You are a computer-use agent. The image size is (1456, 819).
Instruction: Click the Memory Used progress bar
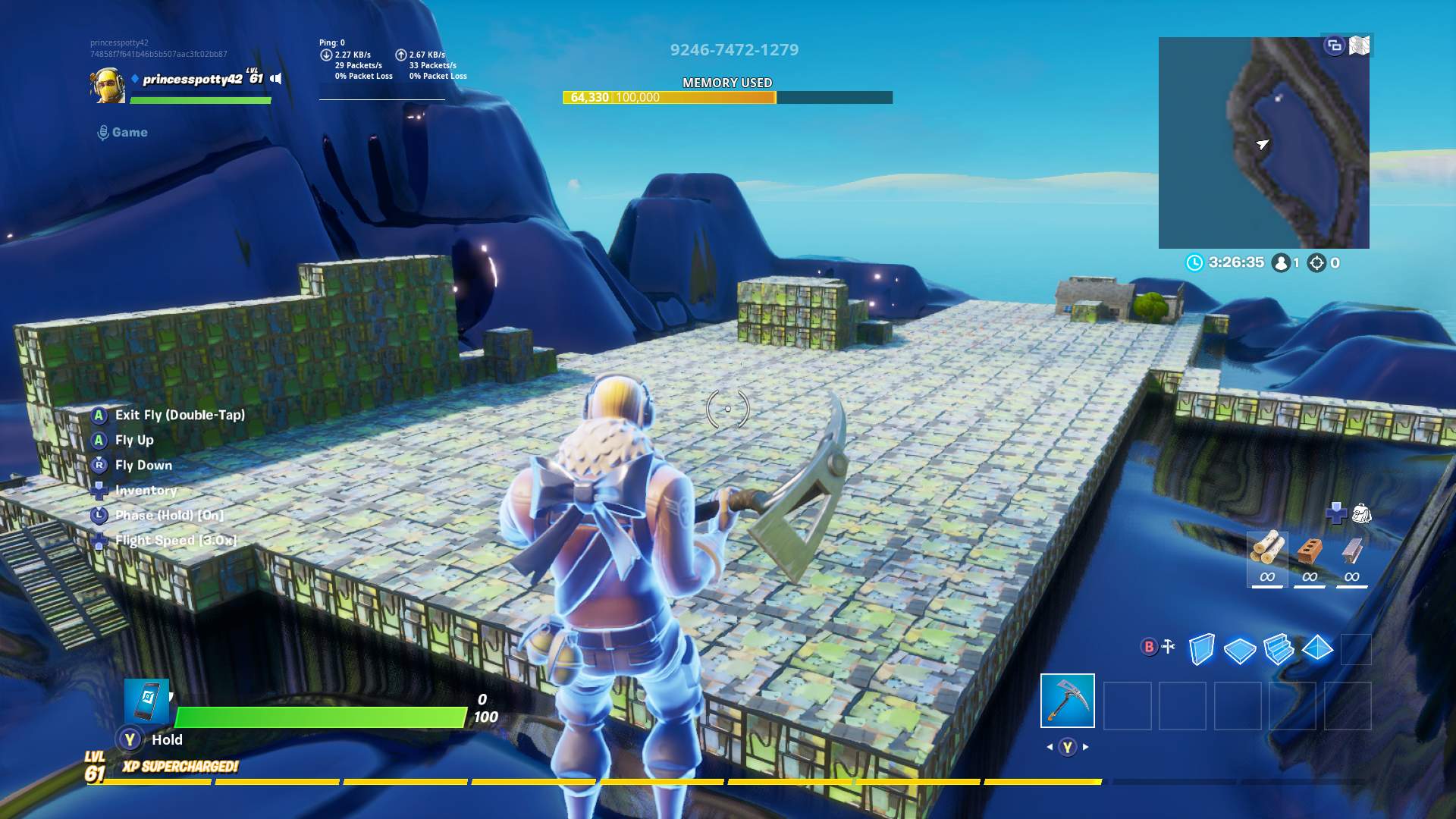click(726, 98)
